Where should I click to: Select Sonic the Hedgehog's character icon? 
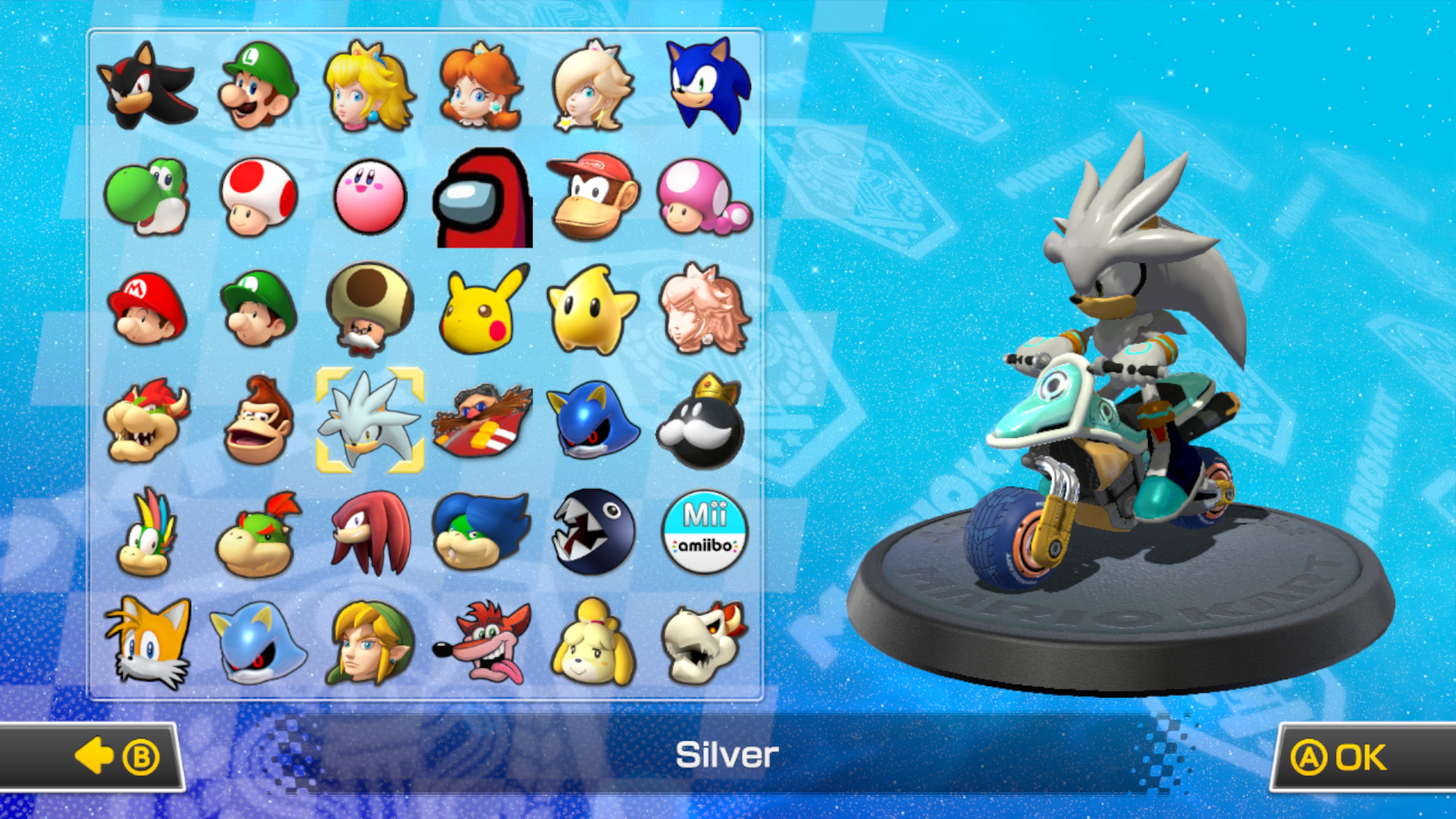click(x=706, y=86)
